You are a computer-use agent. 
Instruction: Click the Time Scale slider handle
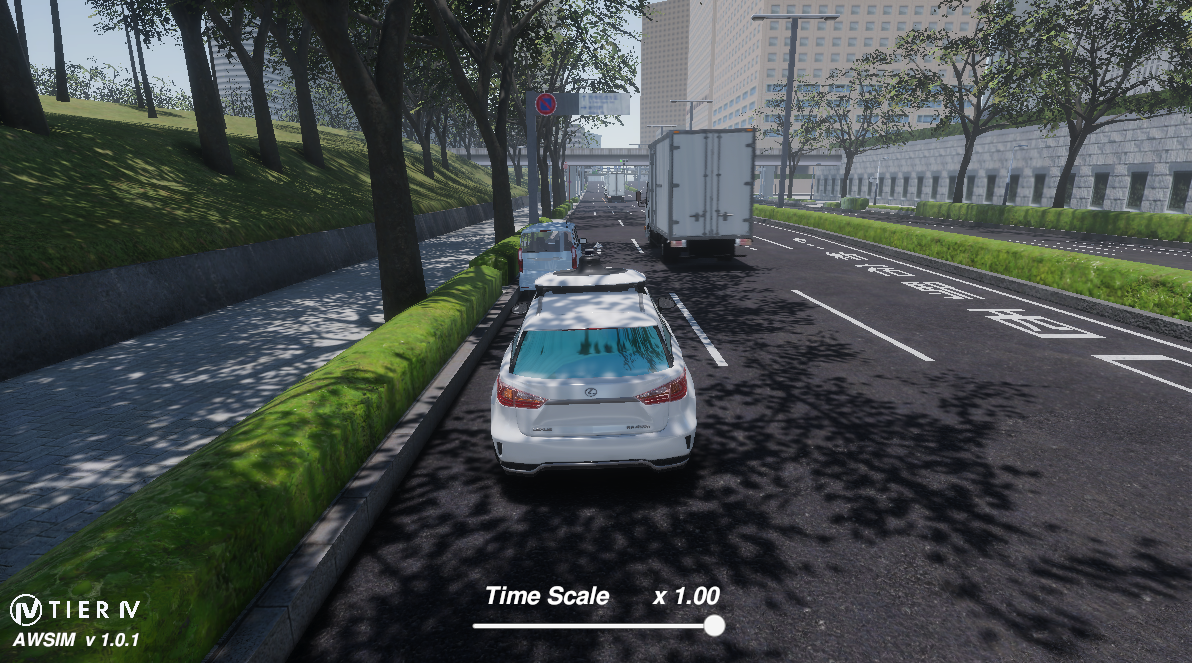coord(714,626)
